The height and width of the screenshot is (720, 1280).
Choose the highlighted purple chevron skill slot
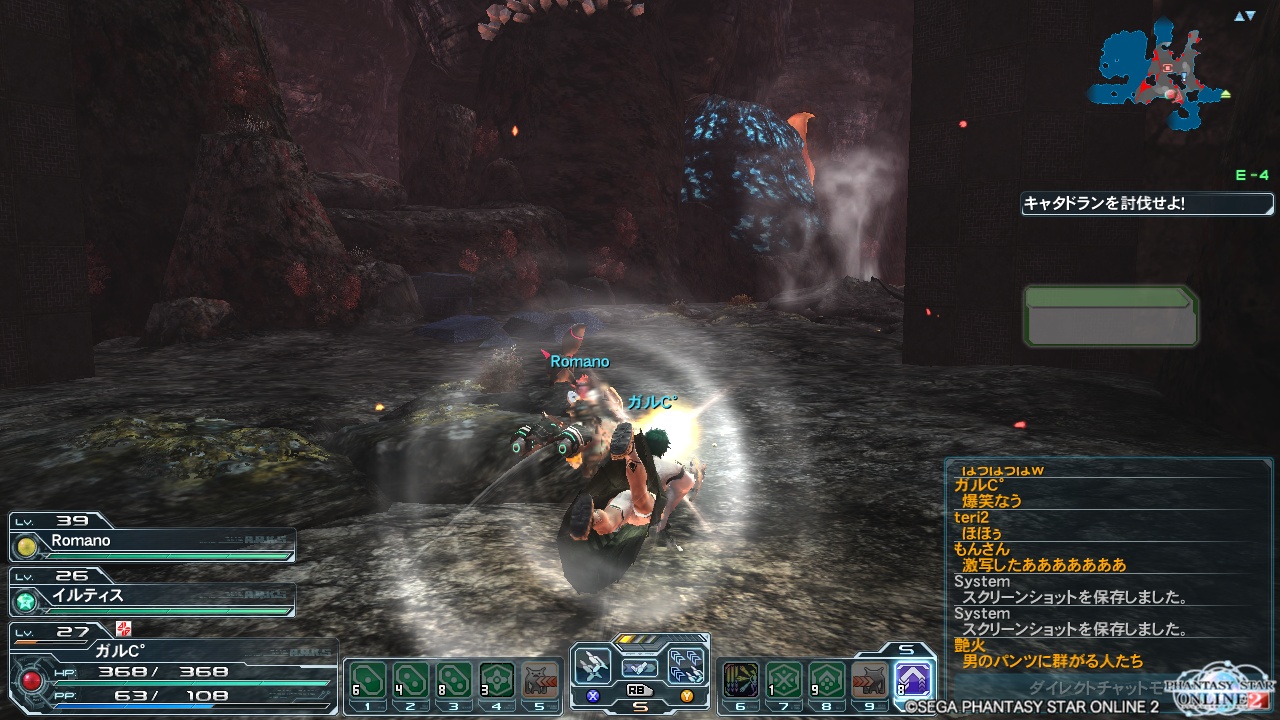coord(913,680)
